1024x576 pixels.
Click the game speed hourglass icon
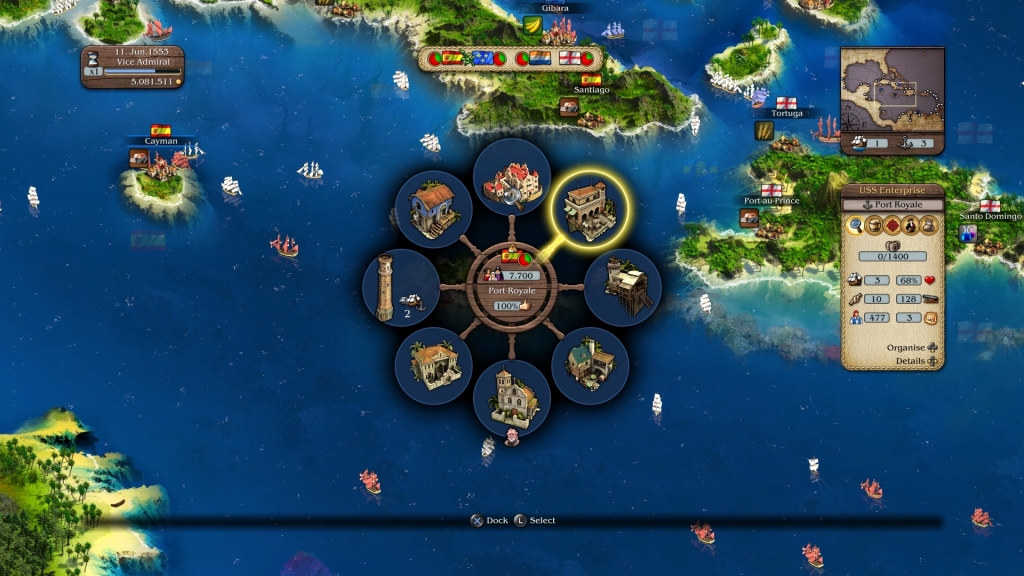click(x=92, y=58)
